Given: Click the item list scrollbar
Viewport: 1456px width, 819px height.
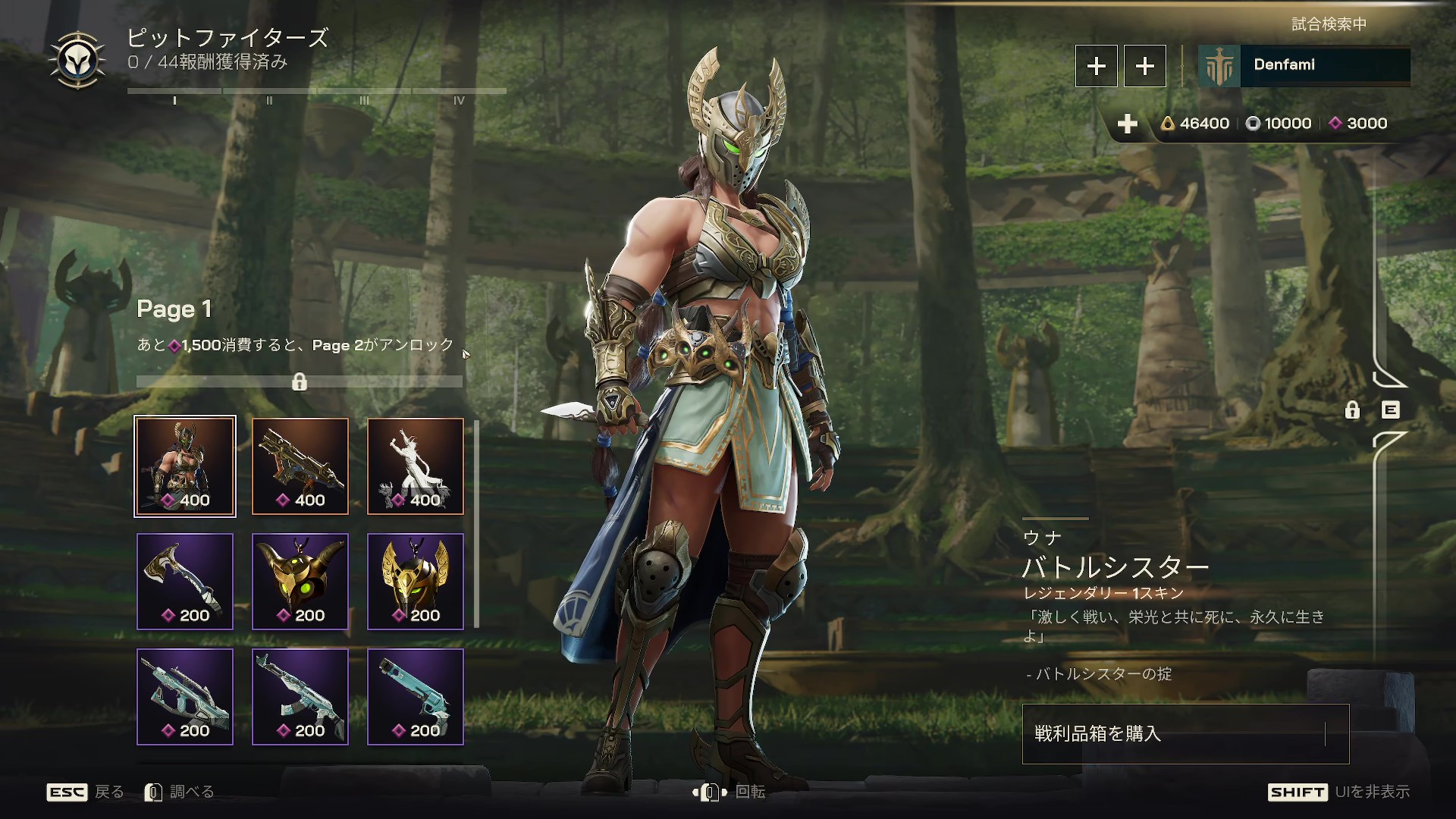Looking at the screenshot, I should 476,524.
